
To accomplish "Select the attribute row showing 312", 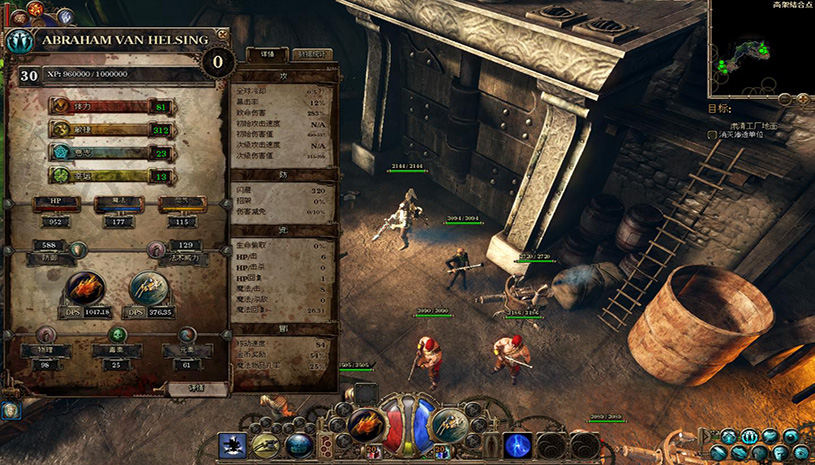I will click(x=110, y=129).
